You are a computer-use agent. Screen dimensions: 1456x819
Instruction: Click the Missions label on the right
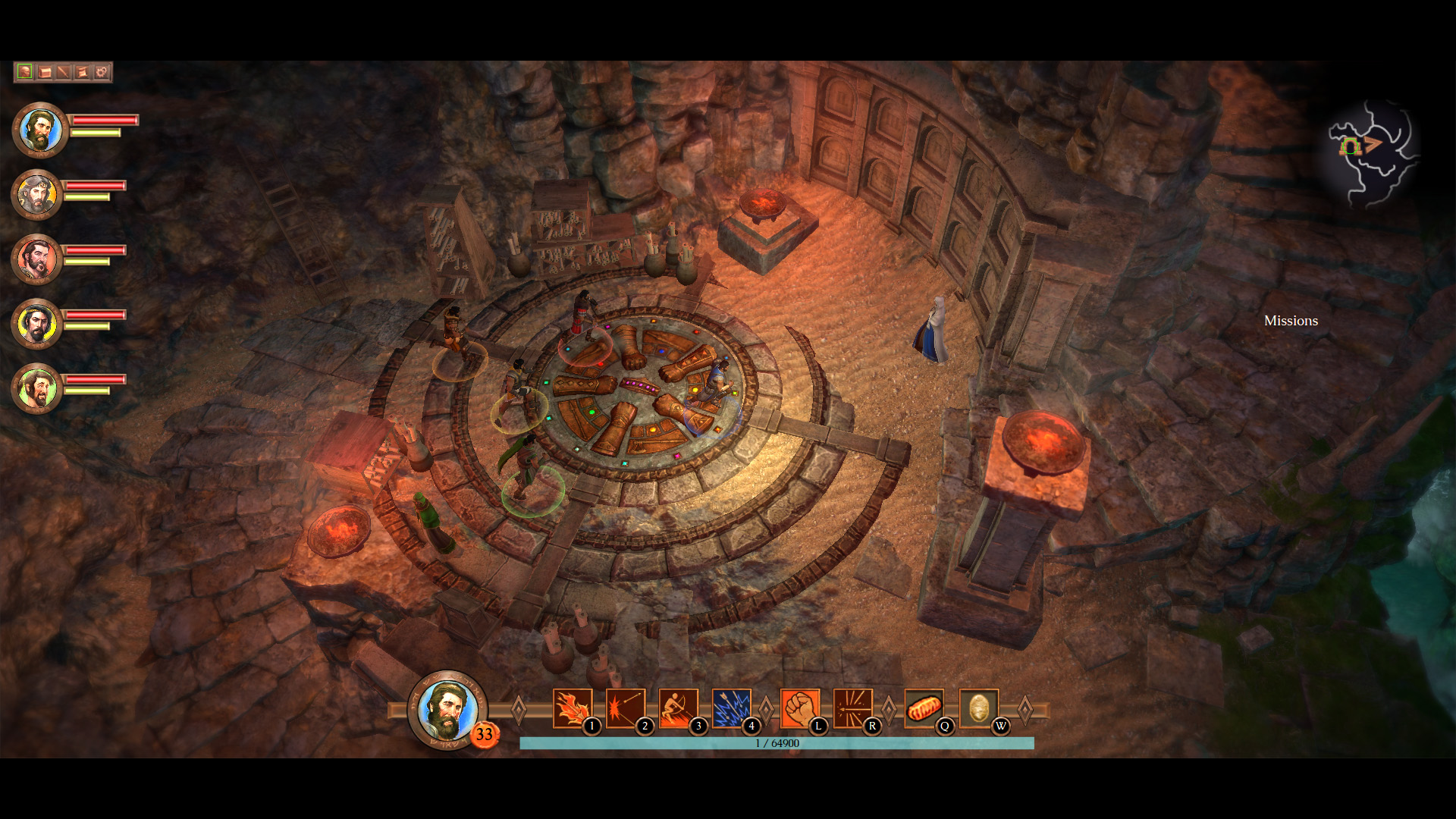(x=1291, y=321)
